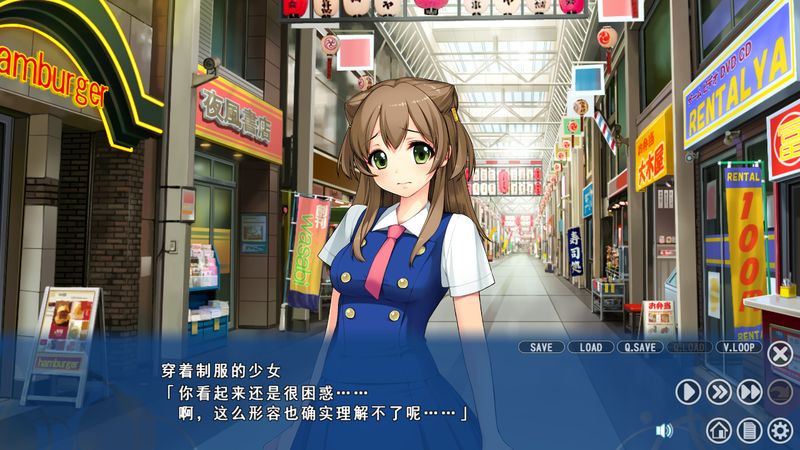800x450 pixels.
Task: Click the double-triangle fast-forward button
Action: 750,392
